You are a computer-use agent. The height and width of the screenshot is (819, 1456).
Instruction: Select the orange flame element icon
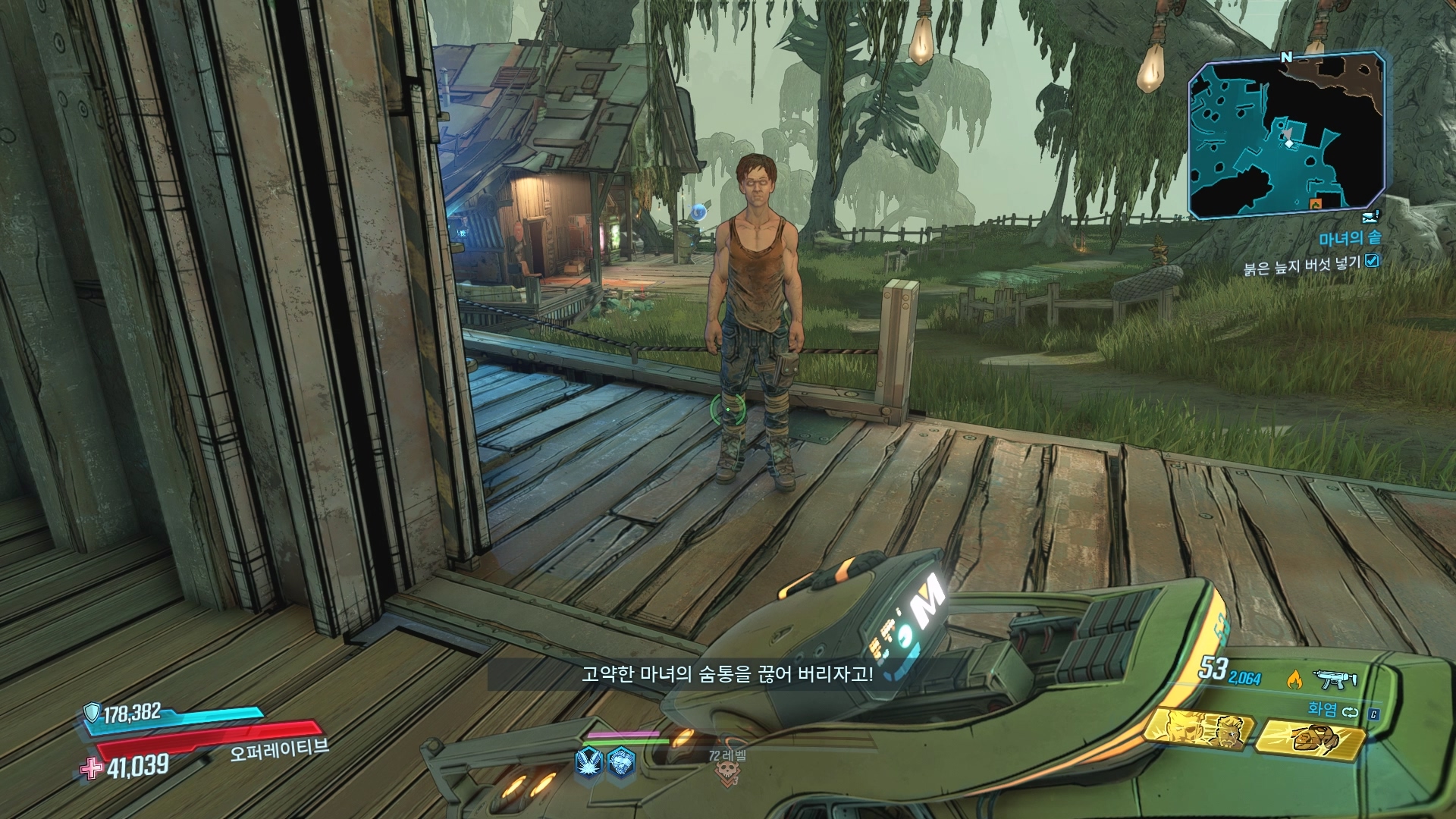tap(1294, 679)
